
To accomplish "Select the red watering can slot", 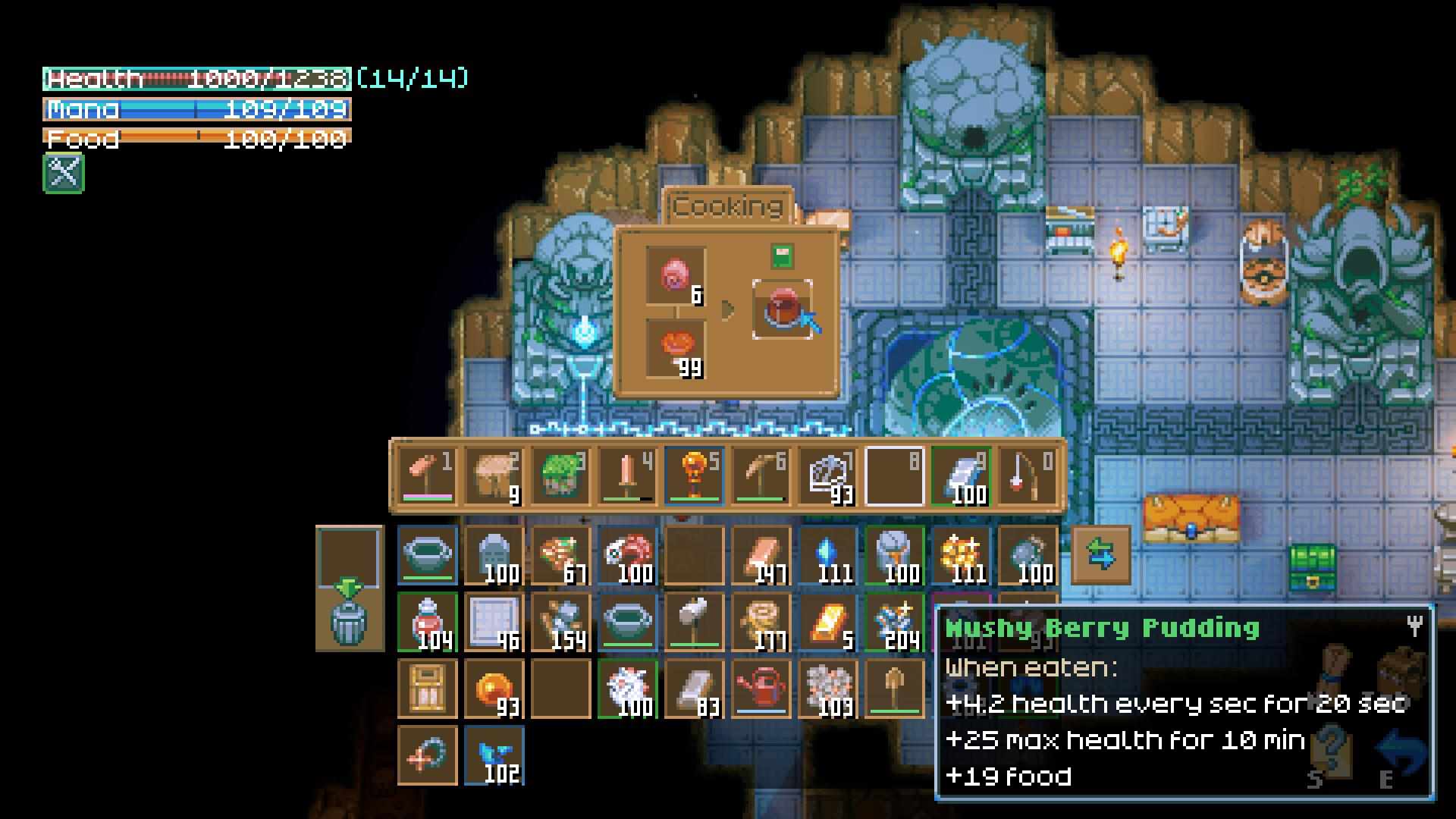I will point(761,689).
